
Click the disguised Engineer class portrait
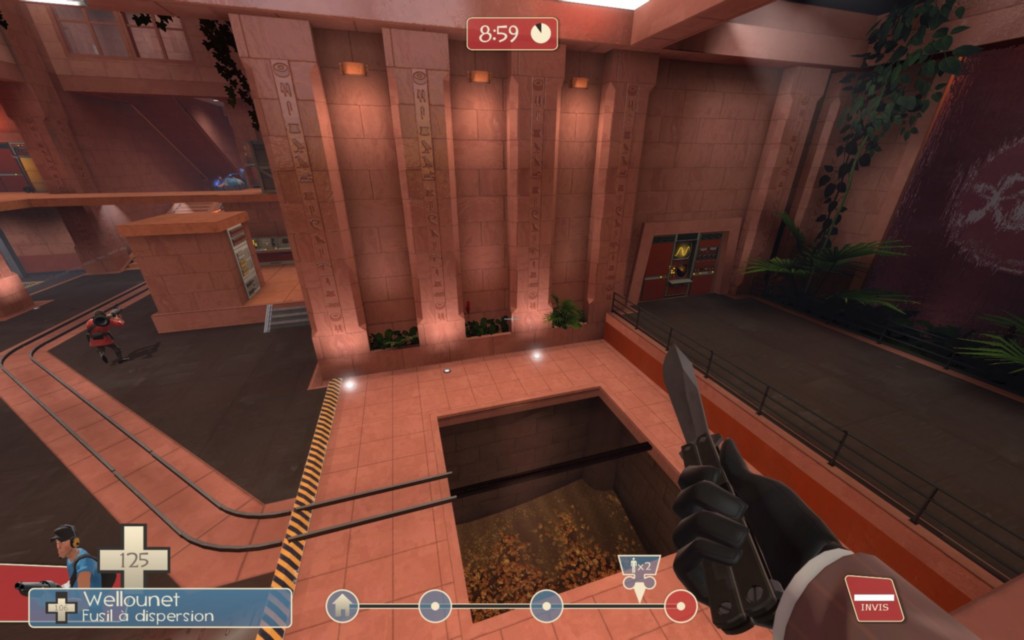point(72,558)
